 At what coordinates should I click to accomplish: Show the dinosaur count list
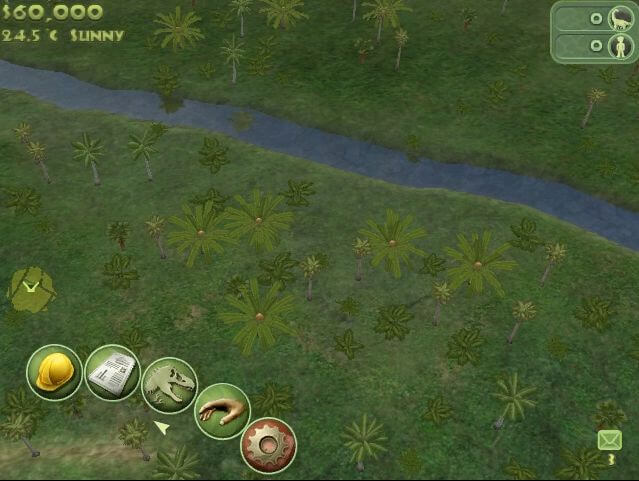(596, 19)
